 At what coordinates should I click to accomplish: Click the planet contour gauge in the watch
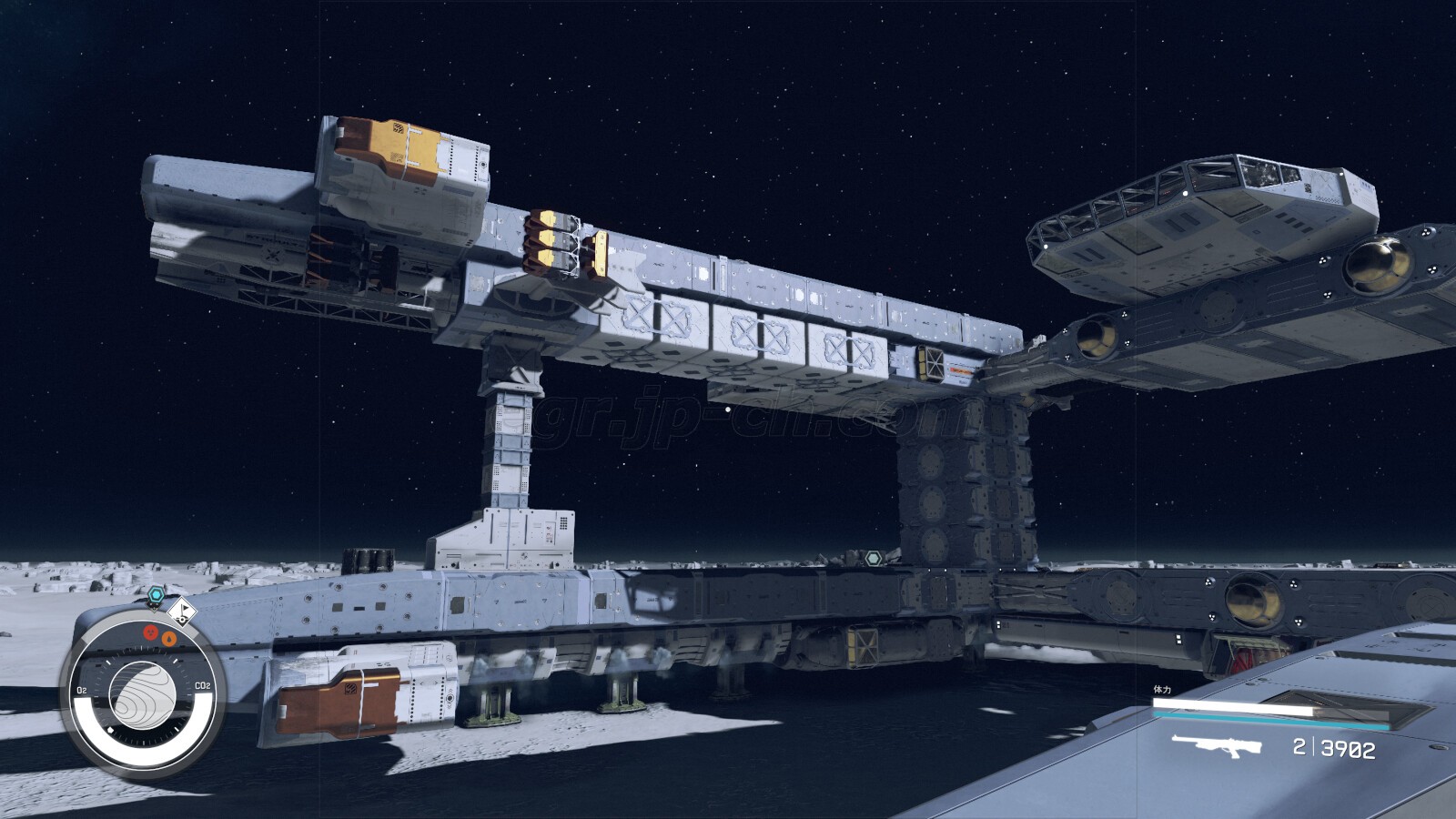(x=143, y=695)
